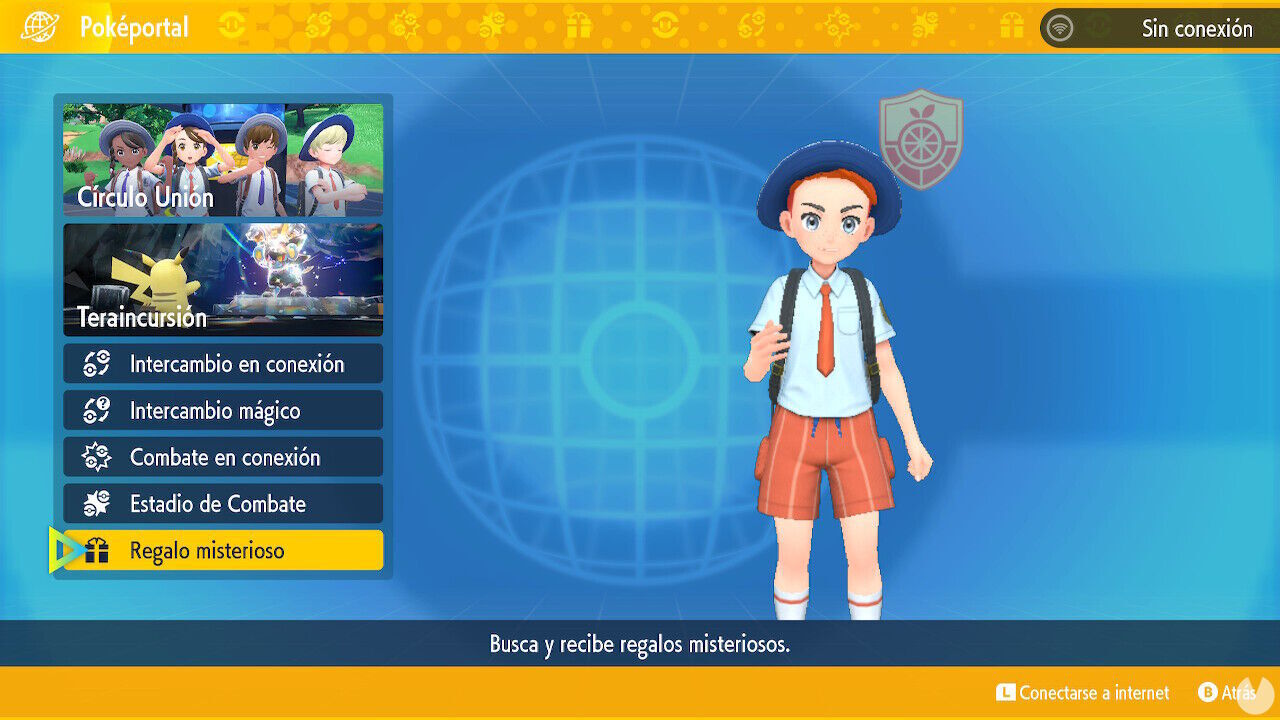Click the circular trade icon in the top banner
1280x720 pixels.
(231, 25)
